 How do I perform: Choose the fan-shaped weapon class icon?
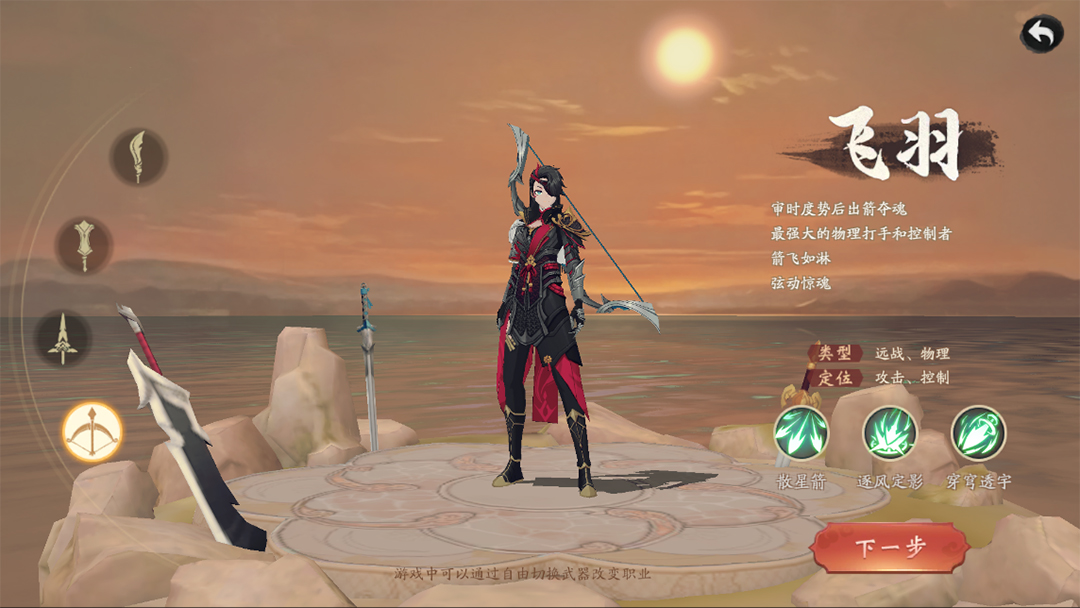pos(84,245)
